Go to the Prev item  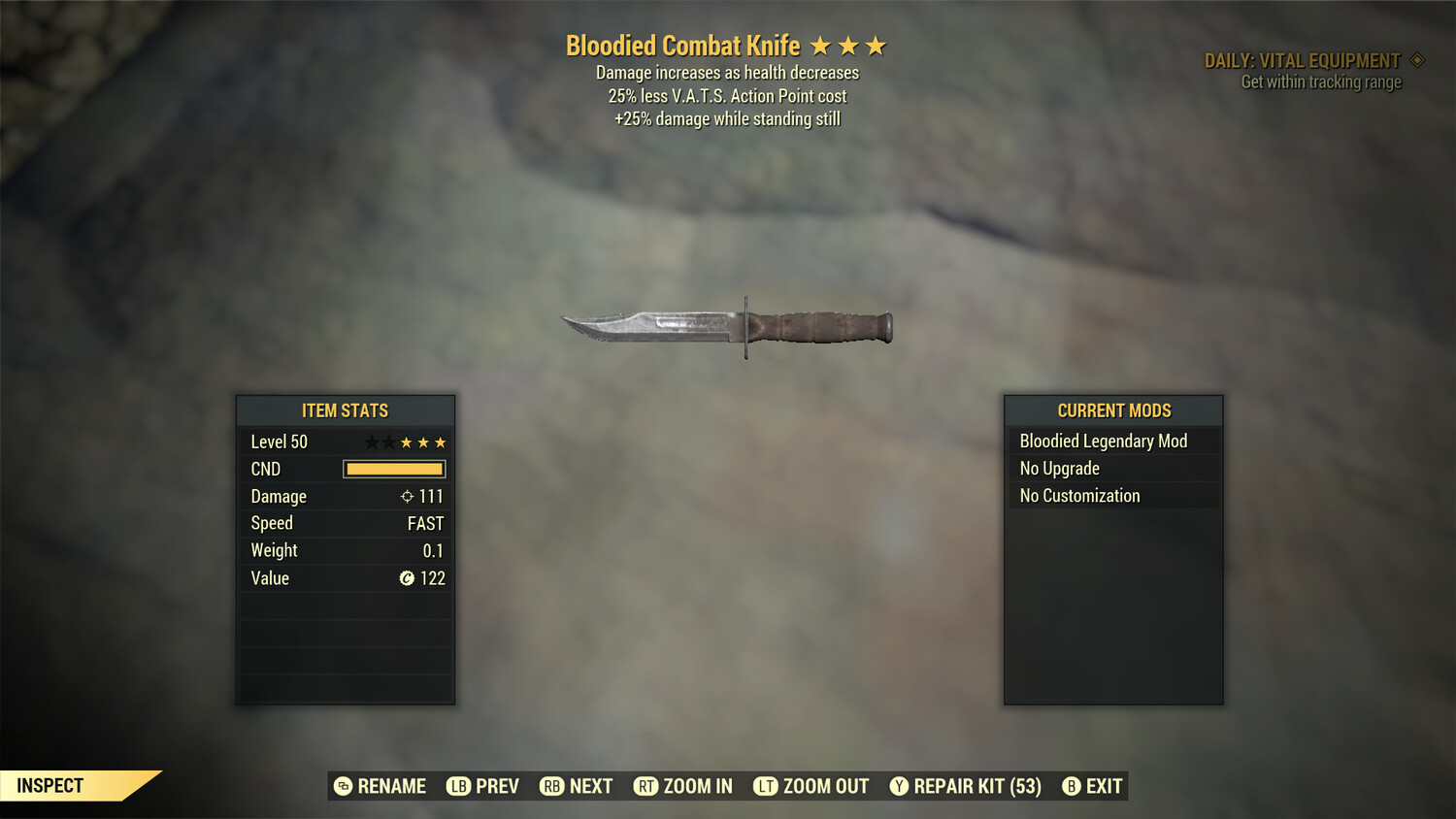483,786
